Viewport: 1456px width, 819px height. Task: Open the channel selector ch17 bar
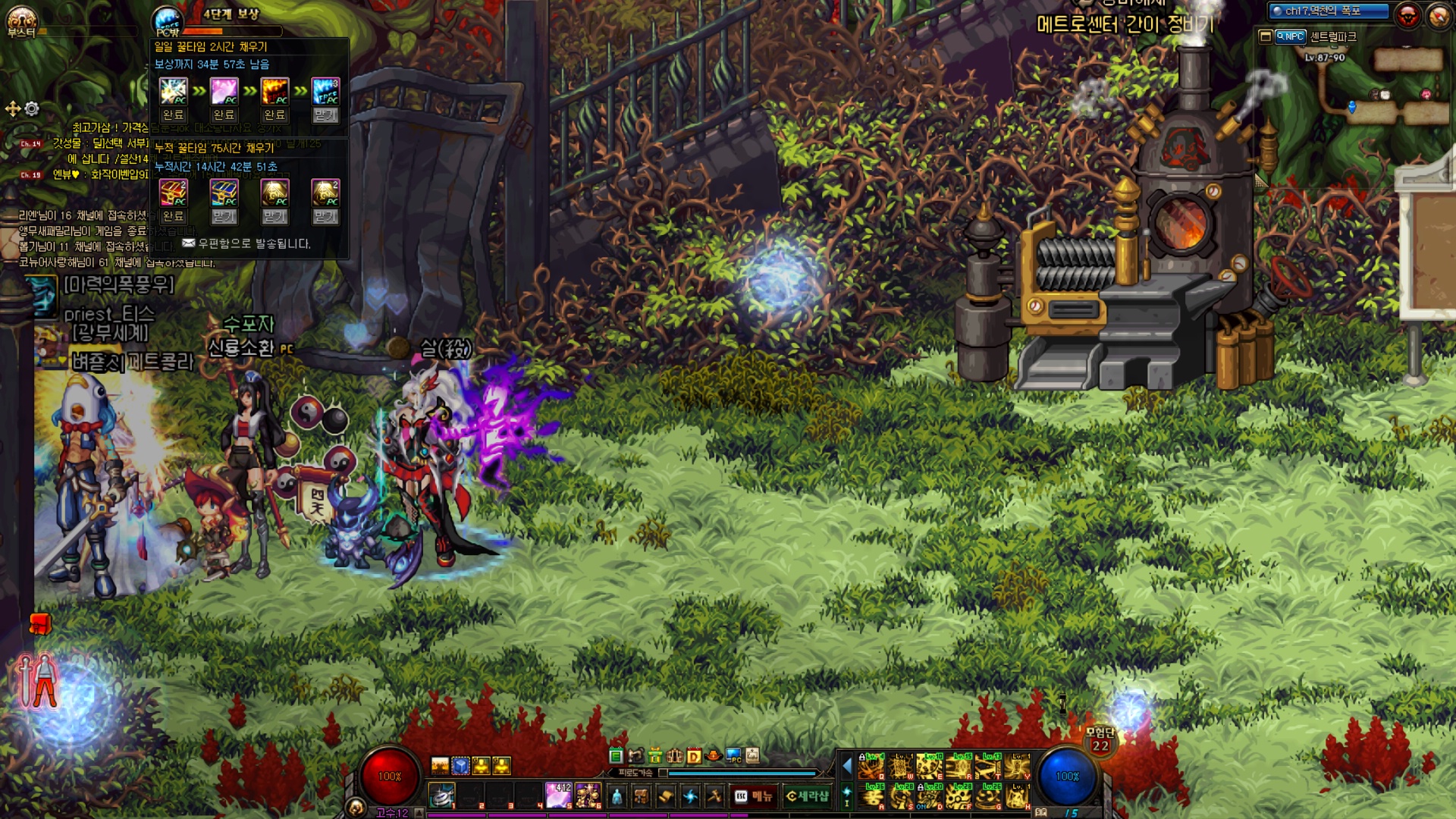click(1329, 11)
